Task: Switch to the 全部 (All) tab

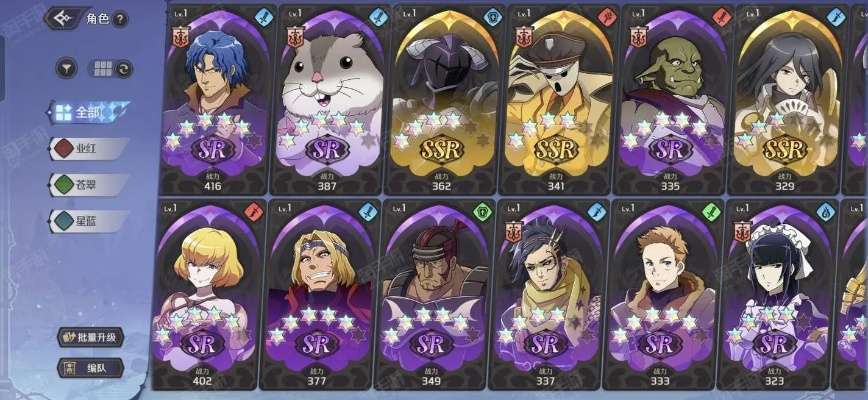Action: [x=89, y=112]
